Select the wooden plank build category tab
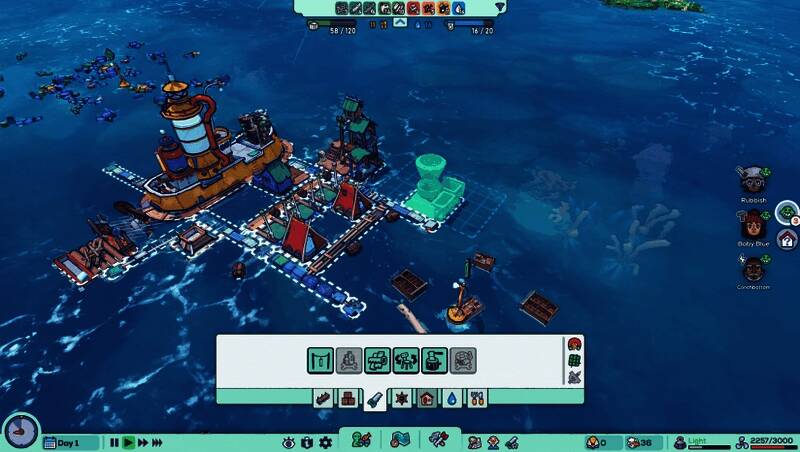800x452 pixels. click(x=322, y=398)
